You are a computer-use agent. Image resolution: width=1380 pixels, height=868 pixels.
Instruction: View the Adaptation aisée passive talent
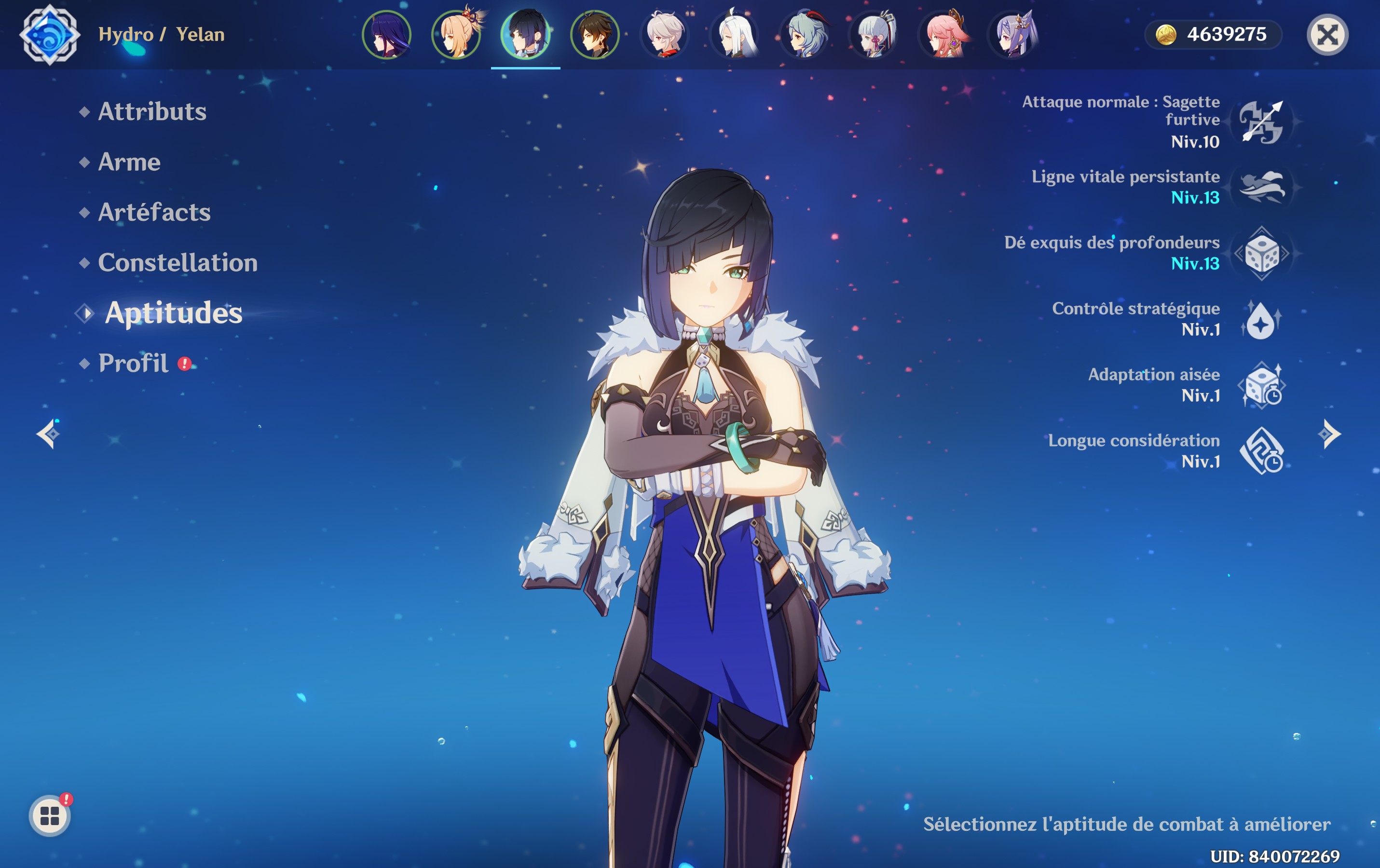pyautogui.click(x=1261, y=385)
